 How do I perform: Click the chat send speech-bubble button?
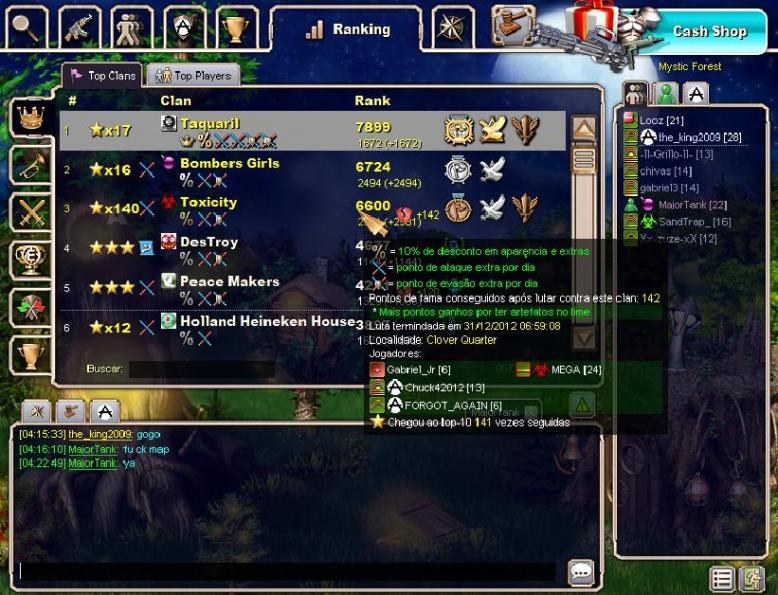581,572
